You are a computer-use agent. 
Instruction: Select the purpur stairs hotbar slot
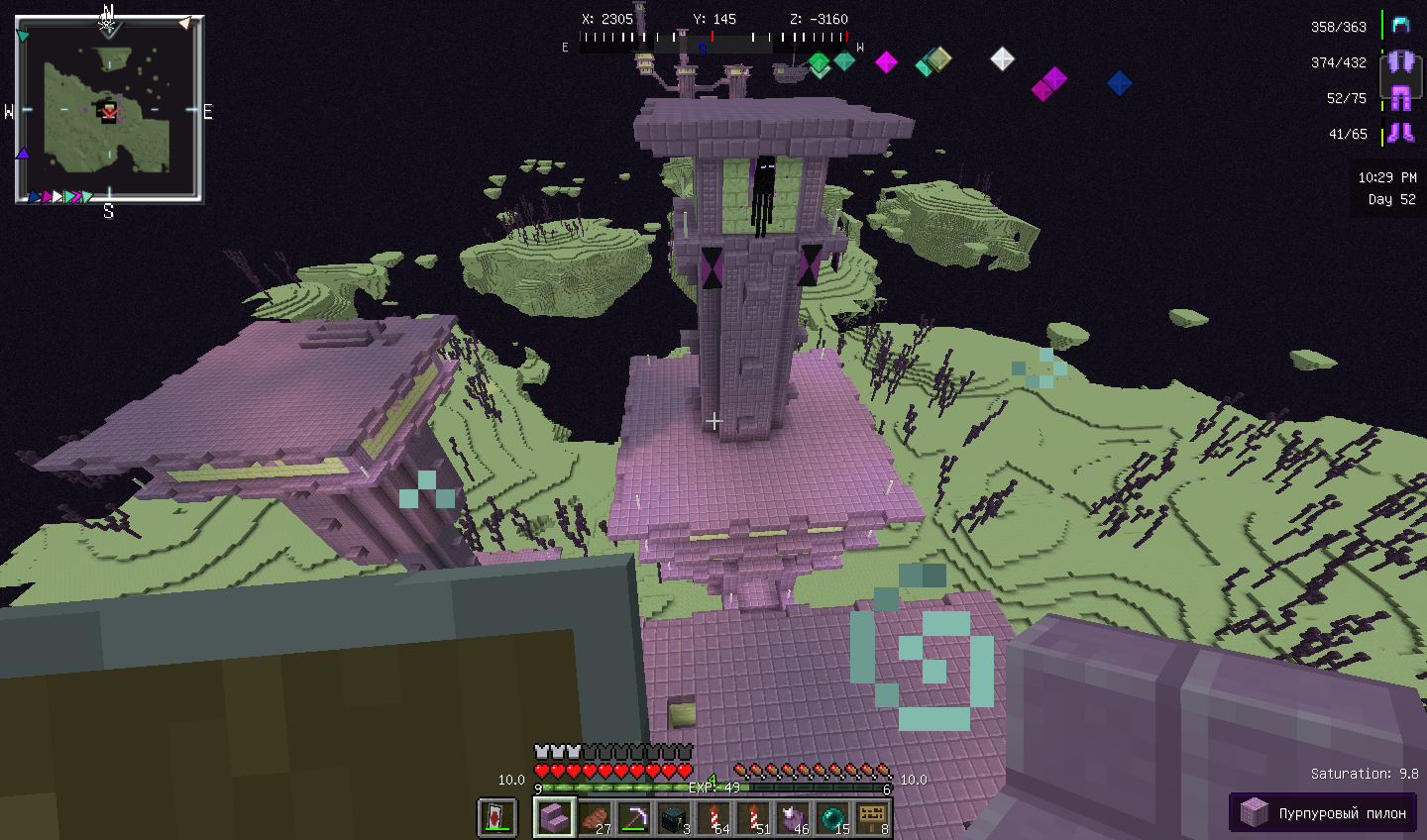pos(554,818)
